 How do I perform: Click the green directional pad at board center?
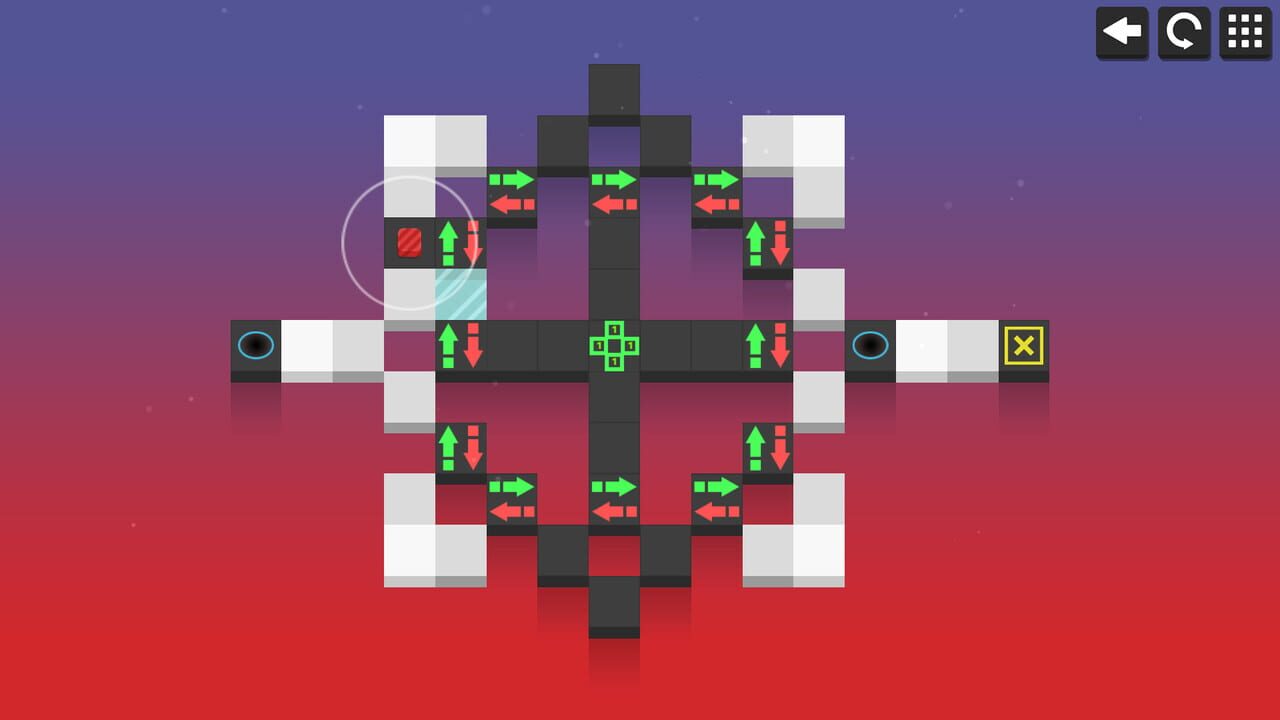614,346
